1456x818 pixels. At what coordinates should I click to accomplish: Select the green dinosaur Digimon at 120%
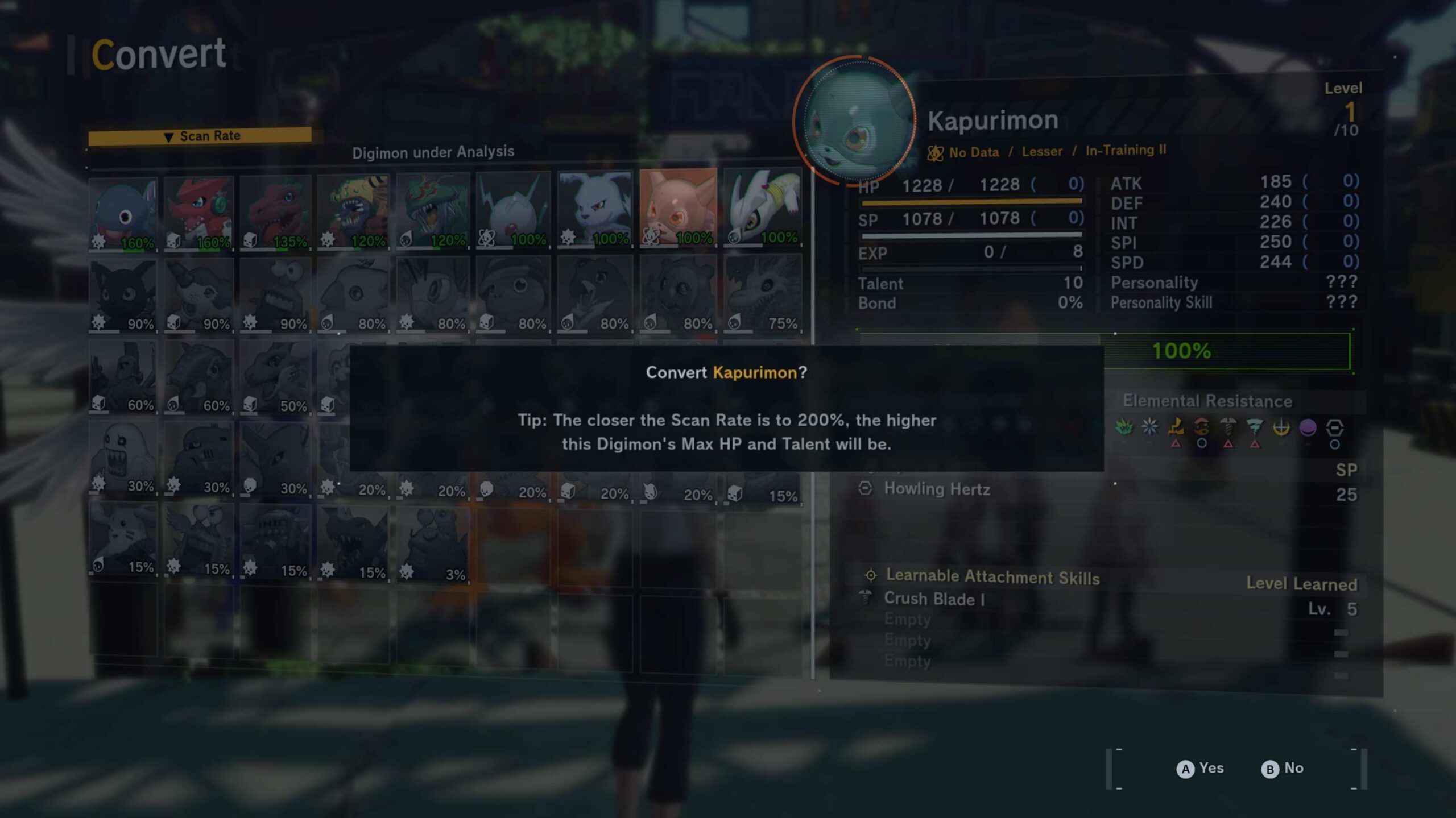(433, 210)
